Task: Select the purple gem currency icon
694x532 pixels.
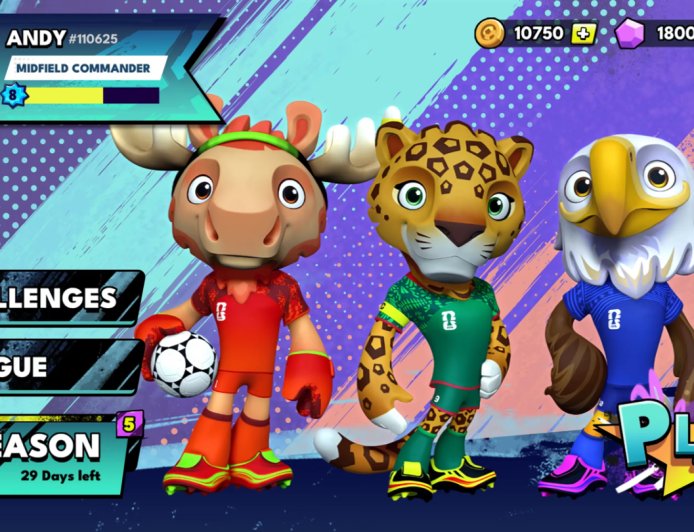Action: pyautogui.click(x=631, y=33)
